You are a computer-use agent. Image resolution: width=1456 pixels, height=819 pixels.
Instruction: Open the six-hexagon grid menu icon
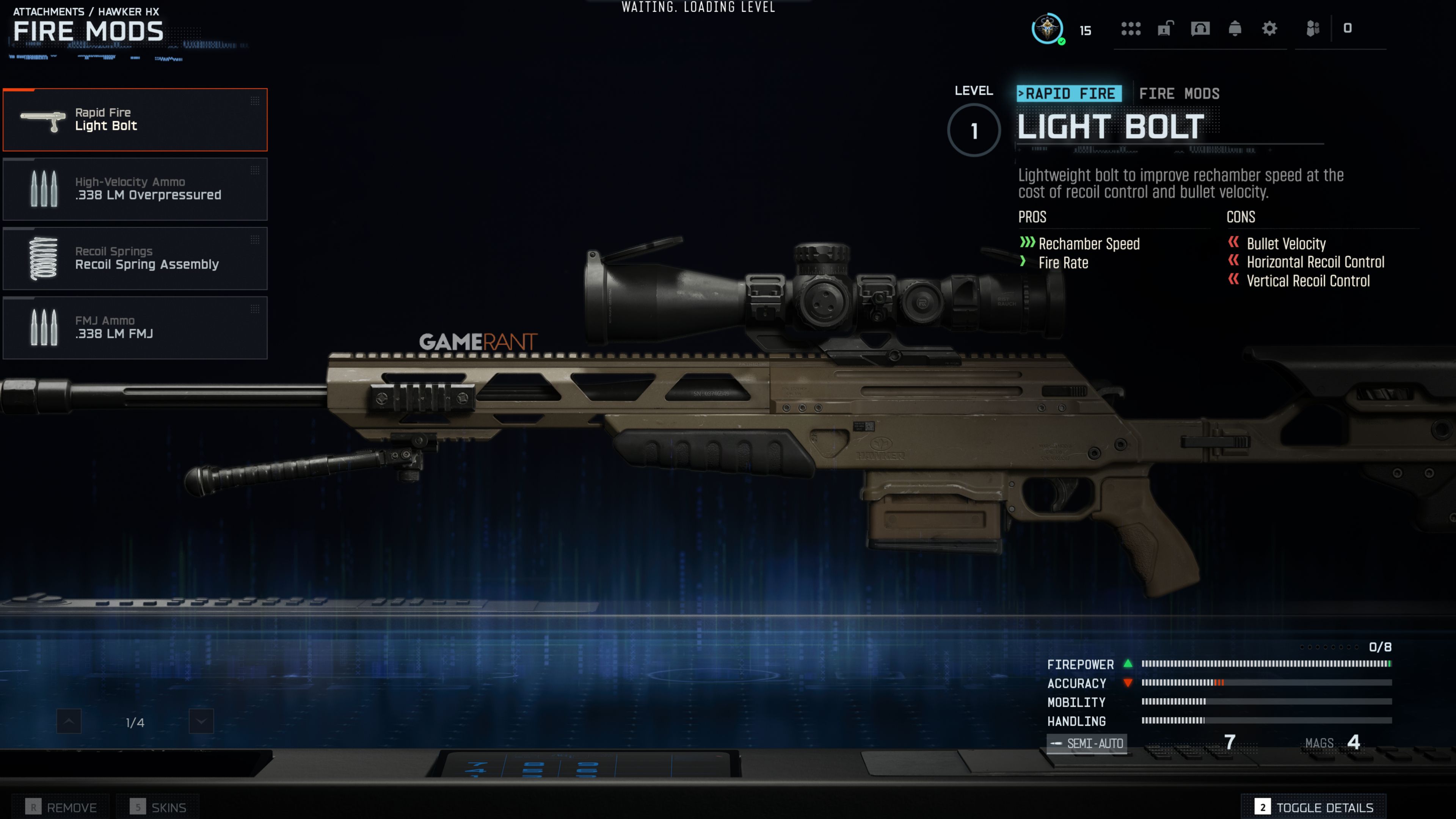[x=1130, y=28]
